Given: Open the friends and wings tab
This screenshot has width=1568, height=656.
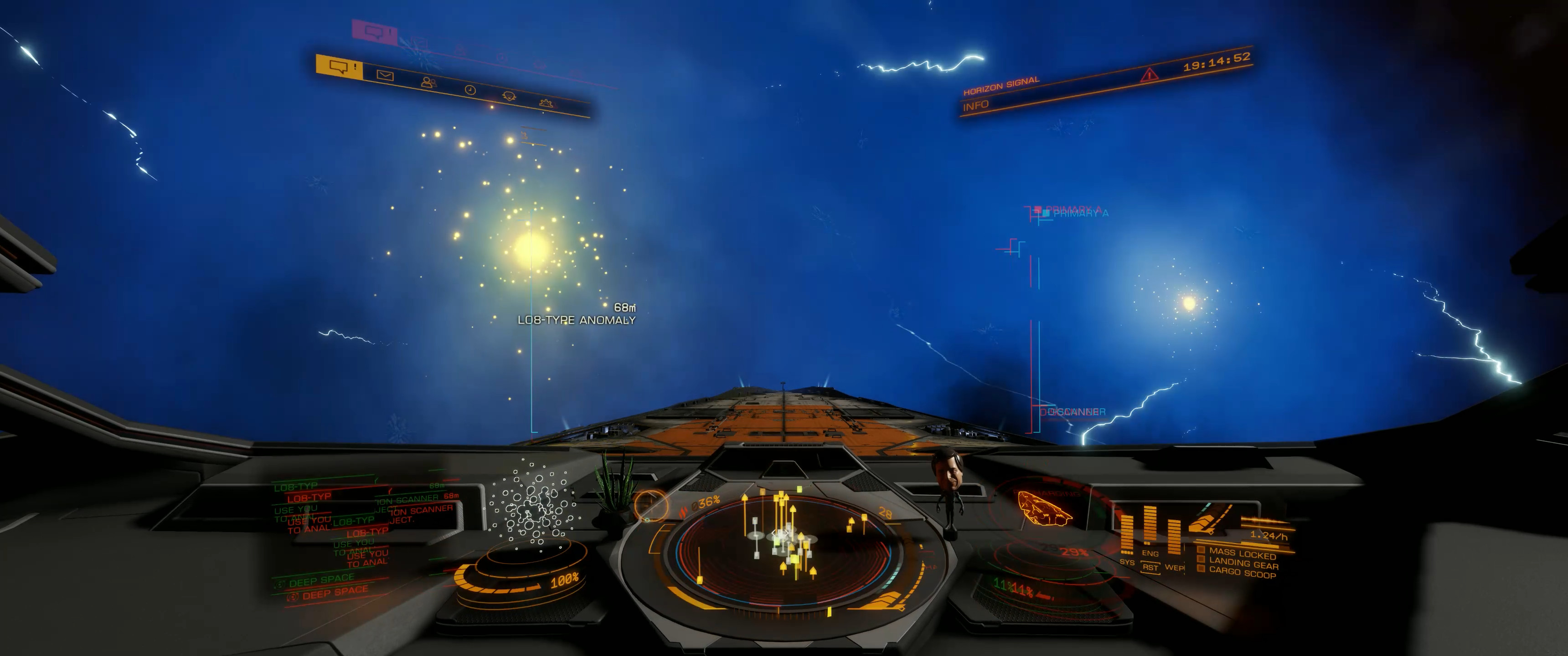Looking at the screenshot, I should click(x=428, y=82).
